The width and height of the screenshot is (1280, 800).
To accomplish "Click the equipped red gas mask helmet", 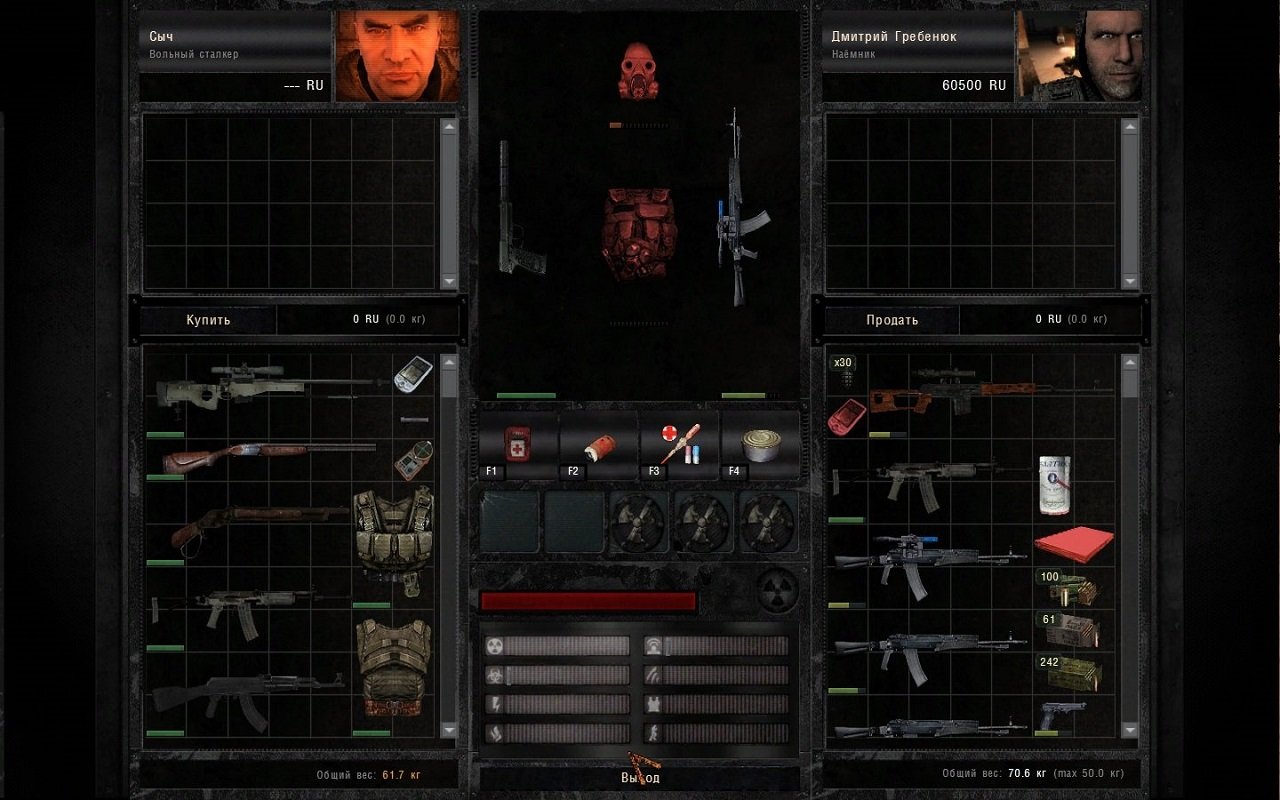I will click(x=640, y=70).
